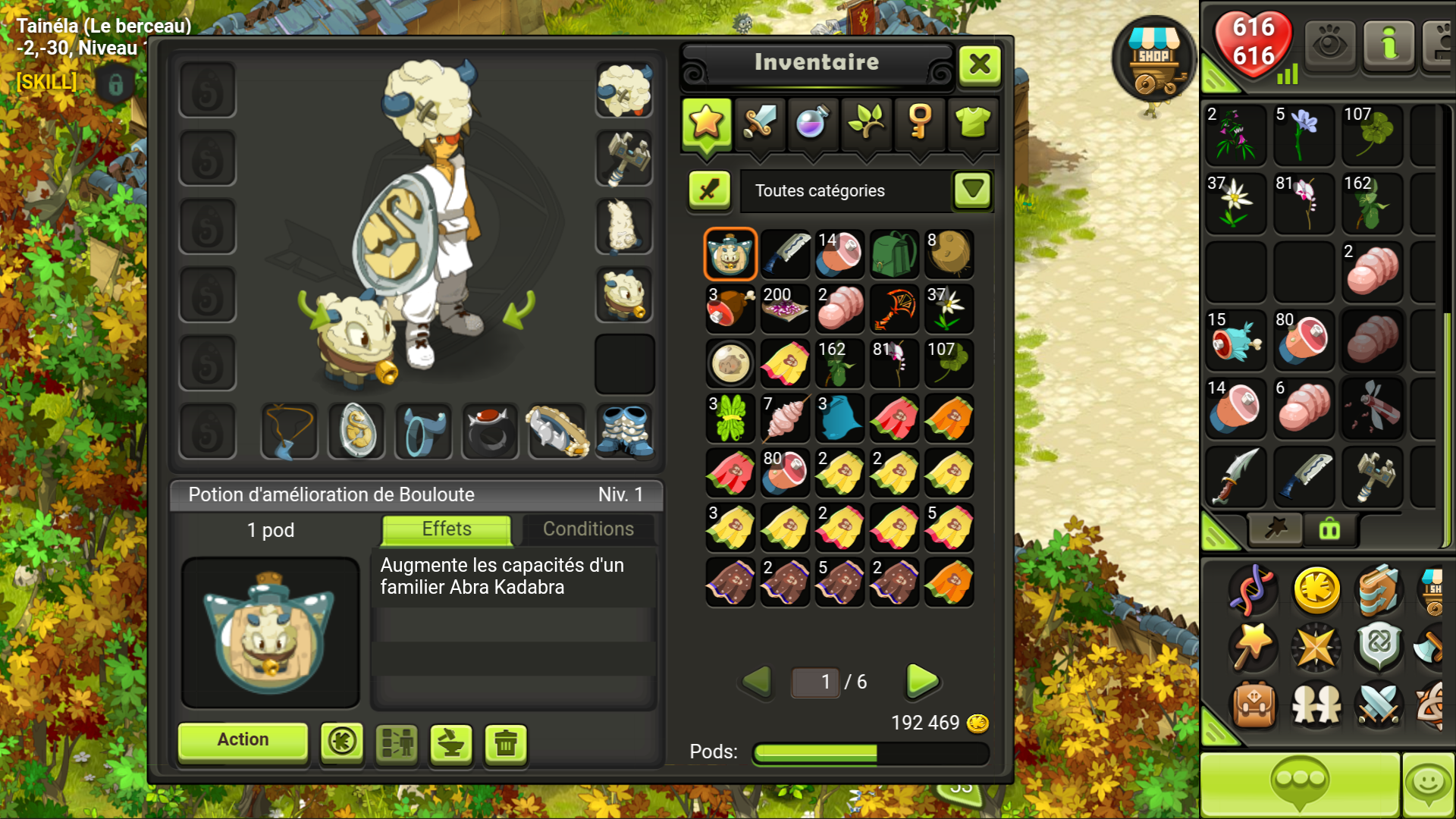Go to the next inventory page
1456x819 pixels.
coord(922,681)
